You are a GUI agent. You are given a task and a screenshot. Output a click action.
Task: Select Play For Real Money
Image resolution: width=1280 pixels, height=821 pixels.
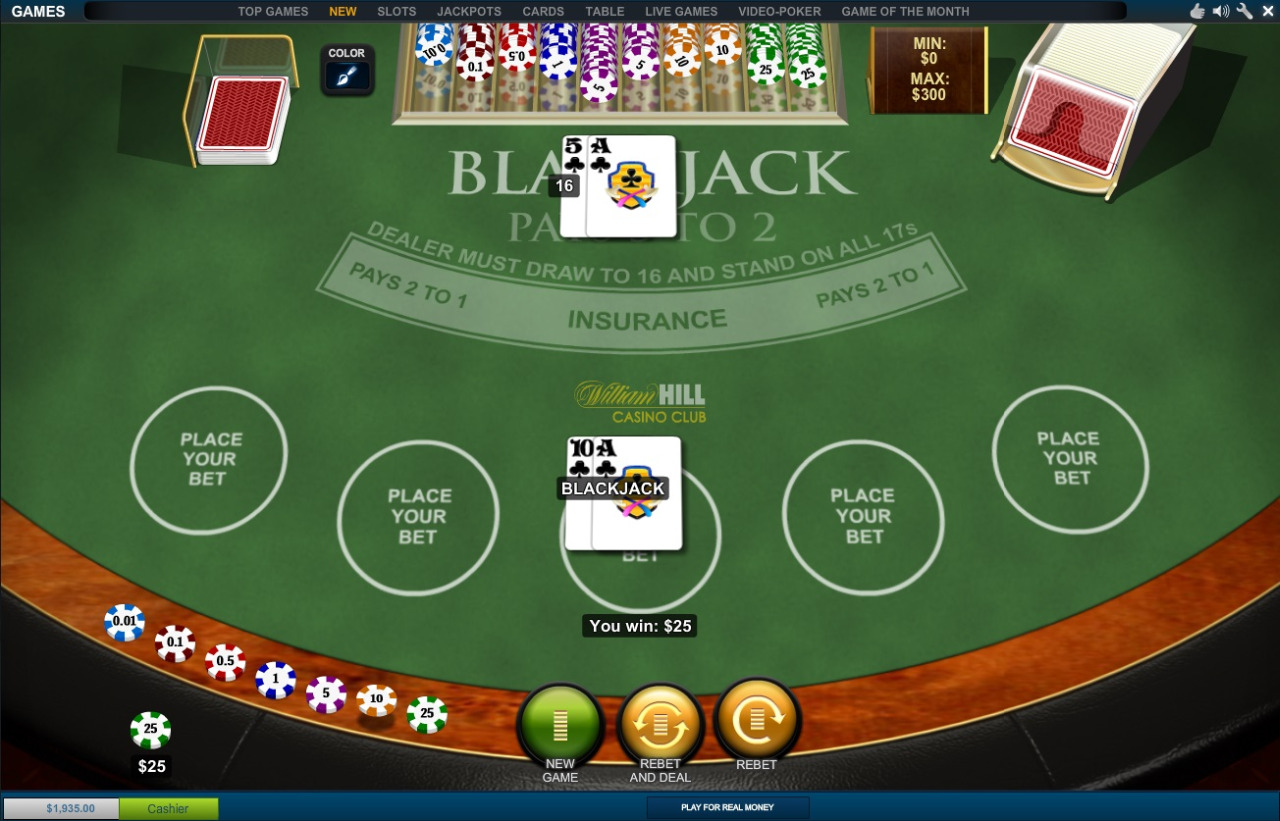[727, 807]
